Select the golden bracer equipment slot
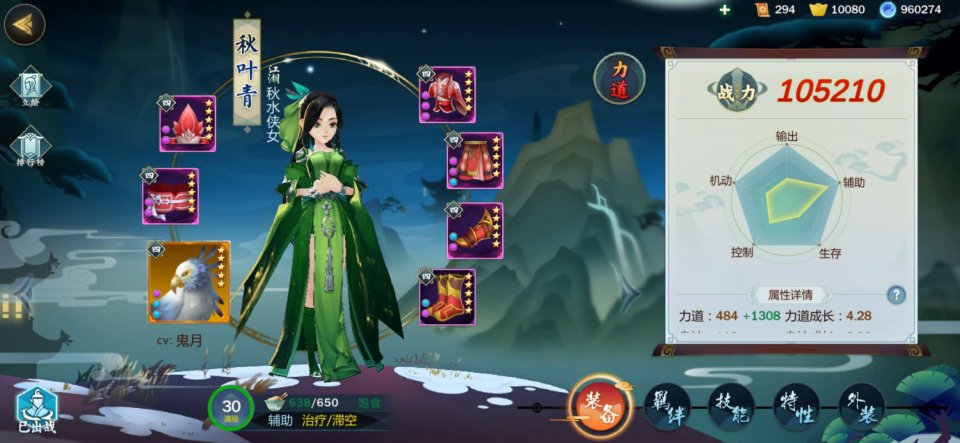Viewport: 960px width, 443px height. [x=474, y=230]
